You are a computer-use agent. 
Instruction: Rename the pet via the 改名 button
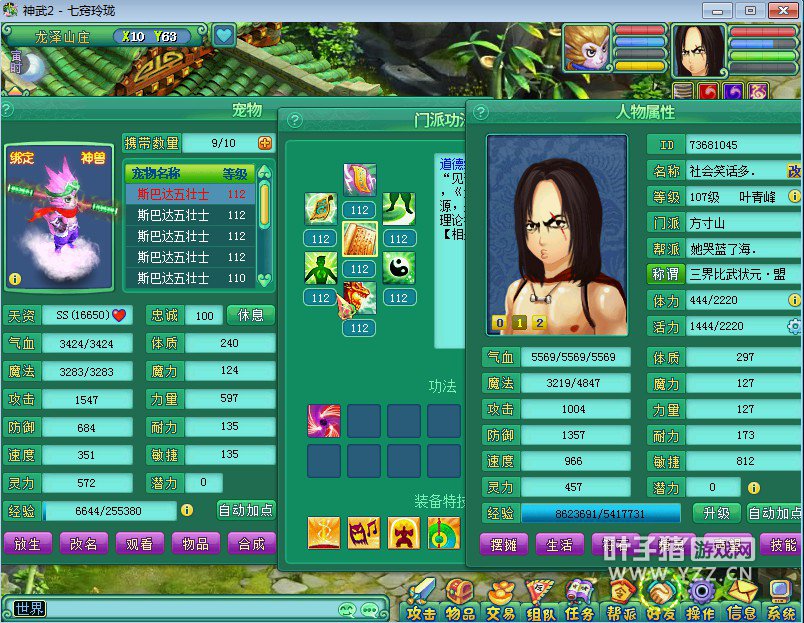84,544
